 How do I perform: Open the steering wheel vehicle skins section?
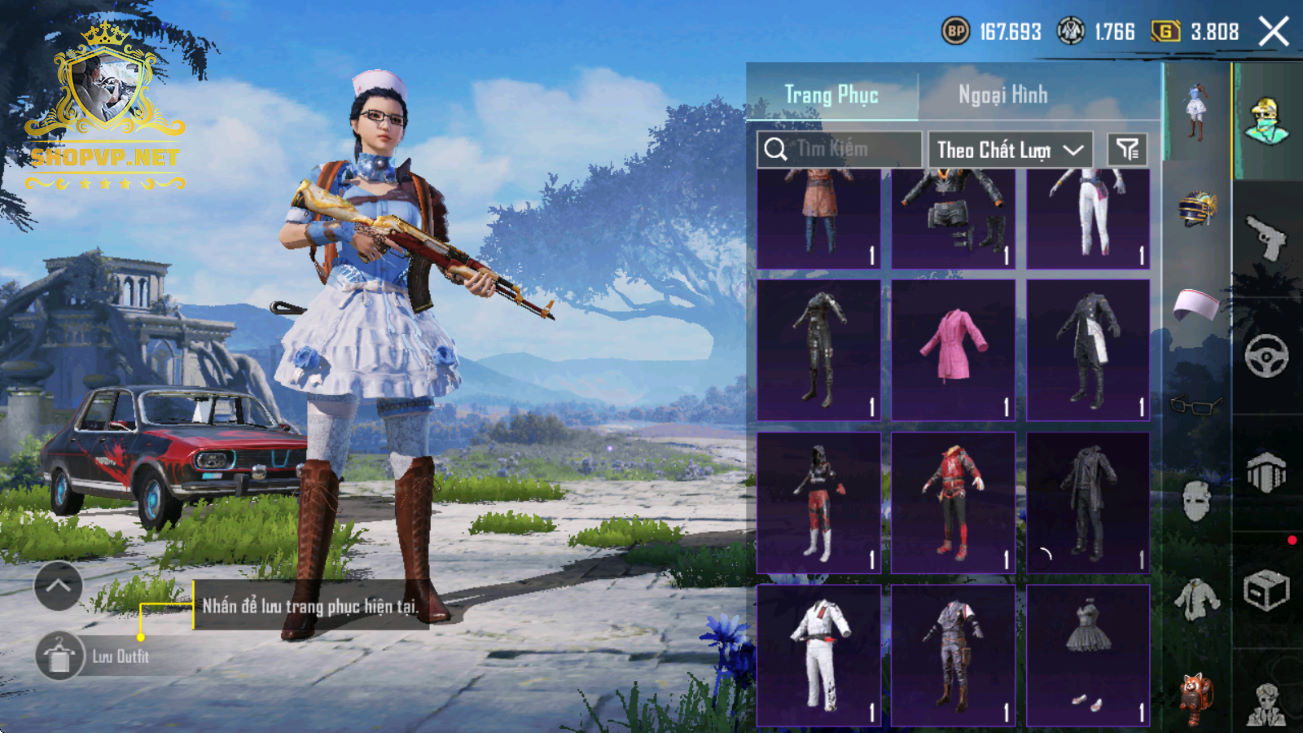1266,355
